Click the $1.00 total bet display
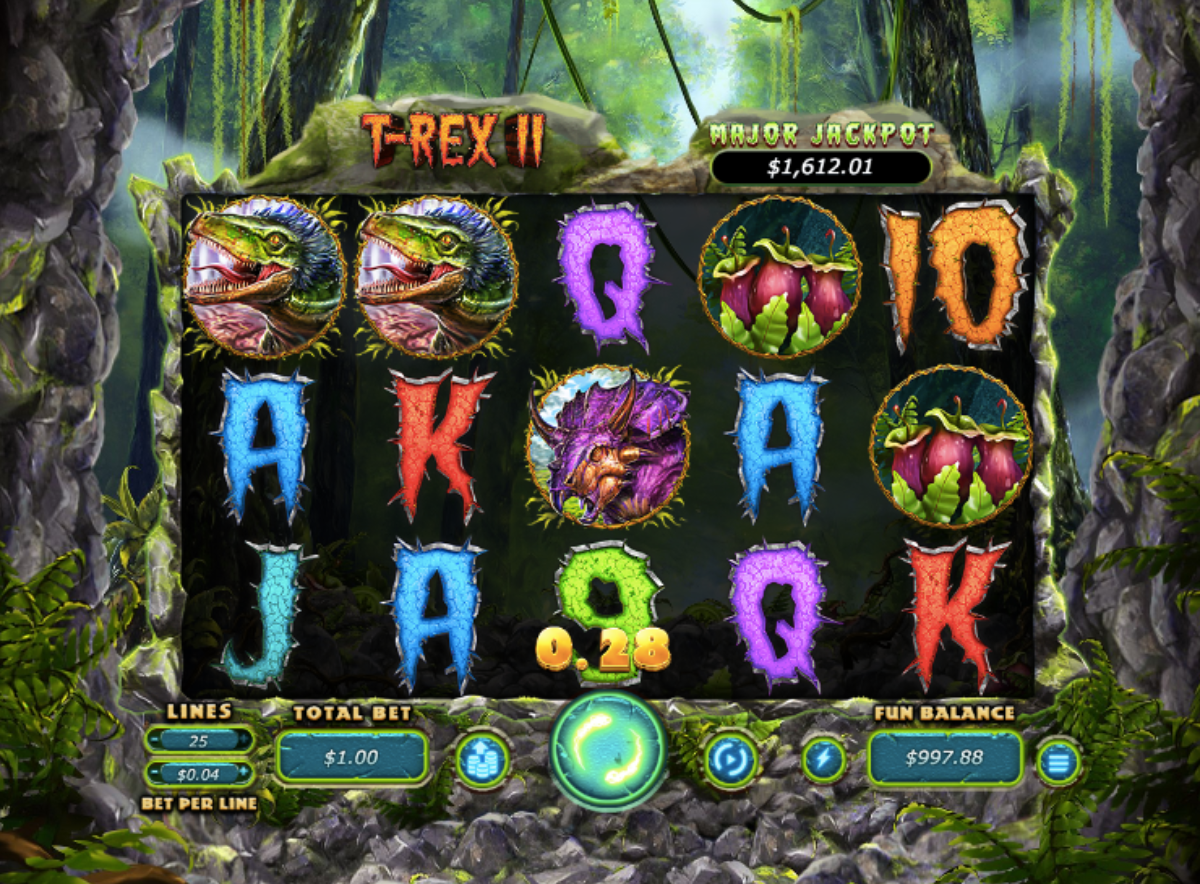 351,757
